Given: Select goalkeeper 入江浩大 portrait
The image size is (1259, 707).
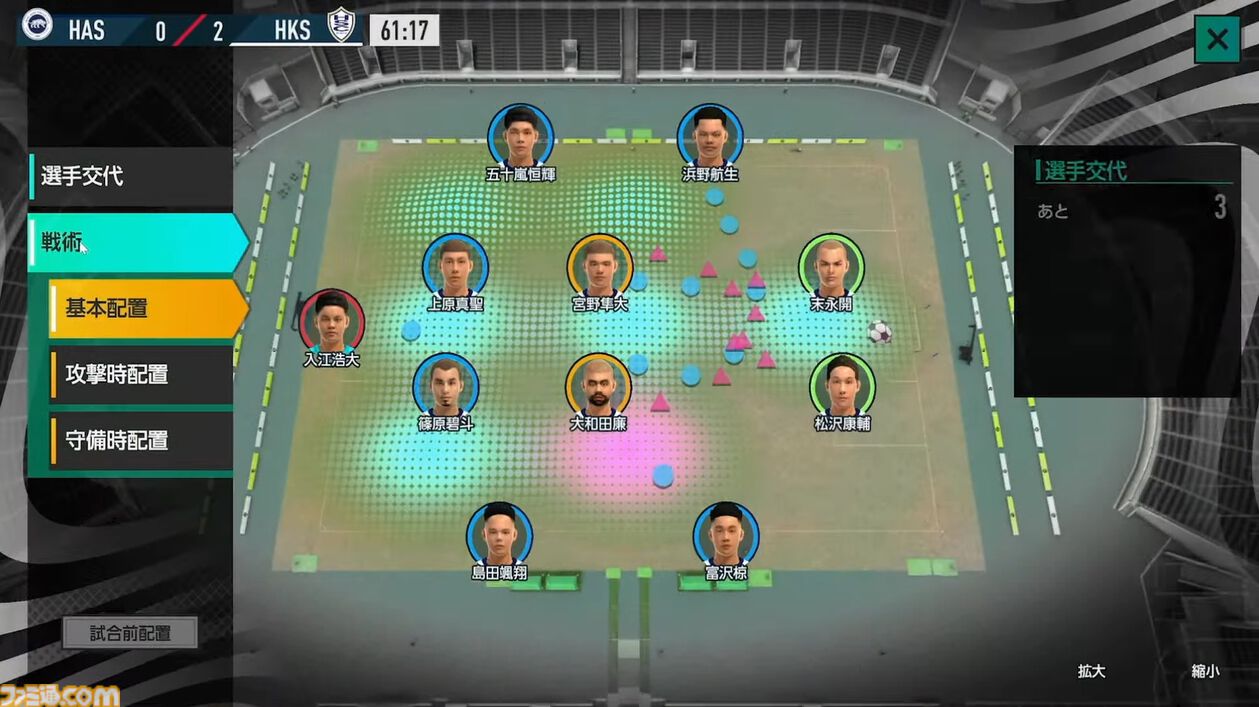Looking at the screenshot, I should pyautogui.click(x=332, y=322).
